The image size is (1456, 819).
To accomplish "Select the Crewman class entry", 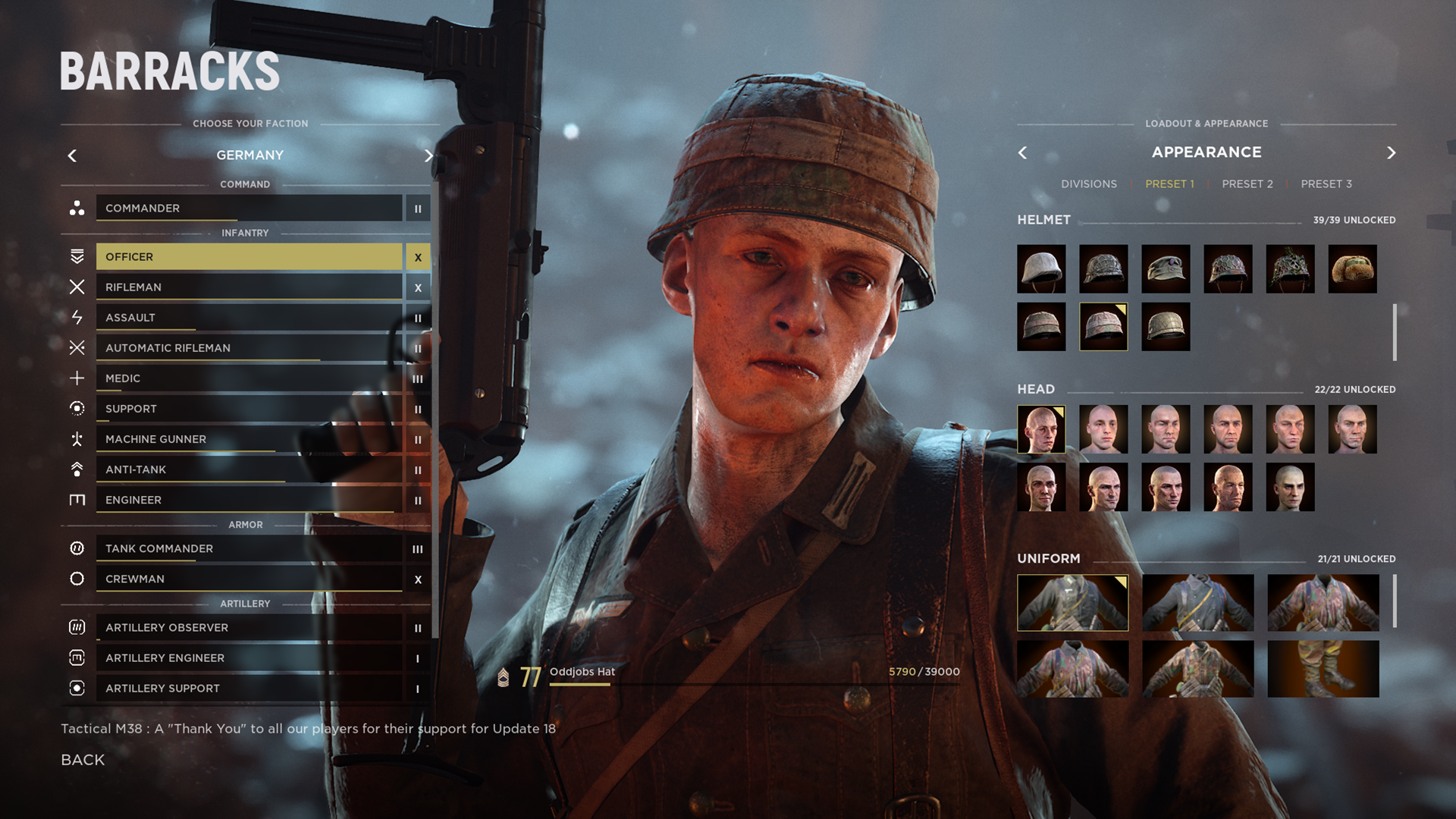I will 250,579.
